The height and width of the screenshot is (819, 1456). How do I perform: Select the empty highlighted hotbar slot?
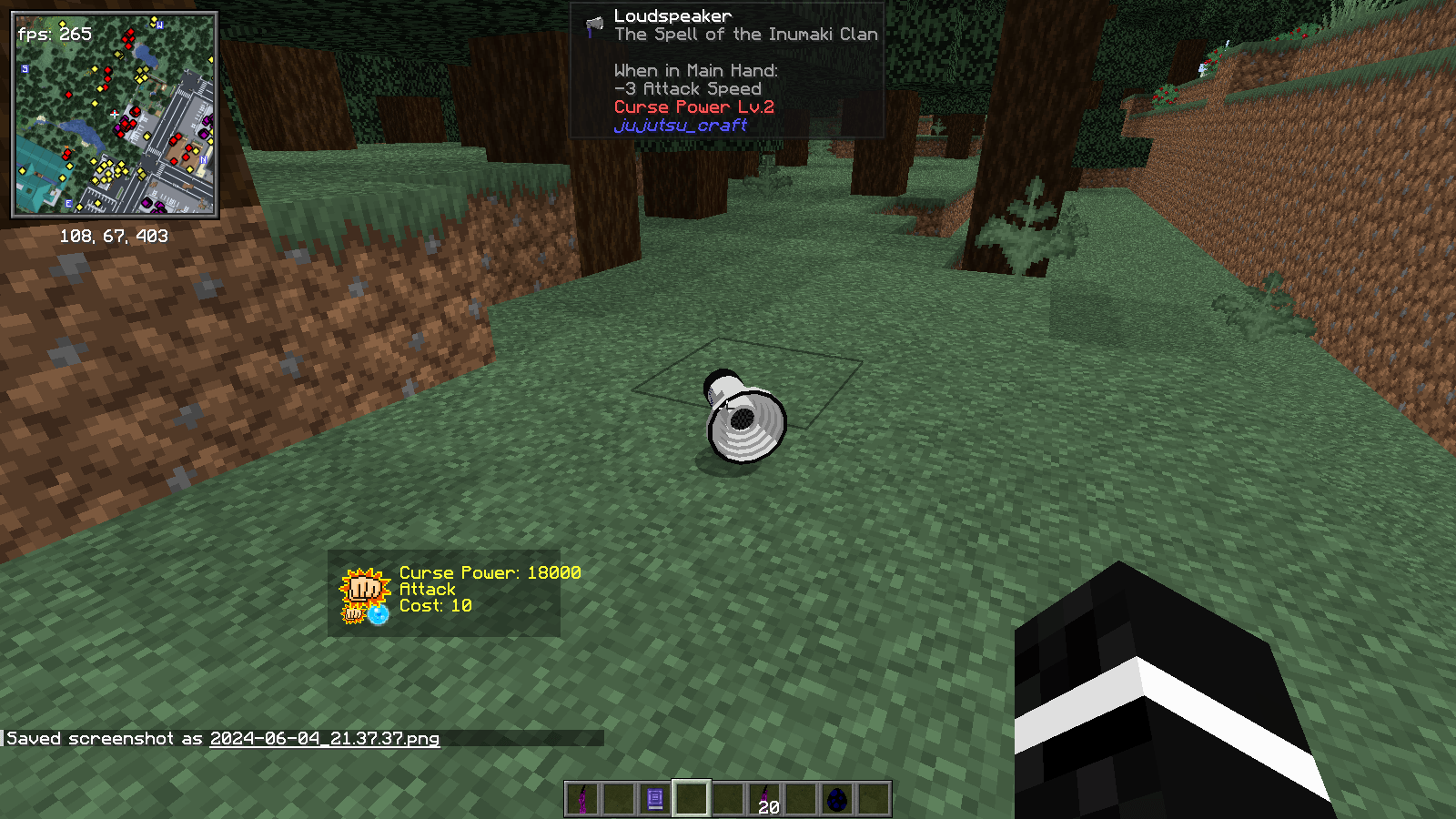[692, 799]
